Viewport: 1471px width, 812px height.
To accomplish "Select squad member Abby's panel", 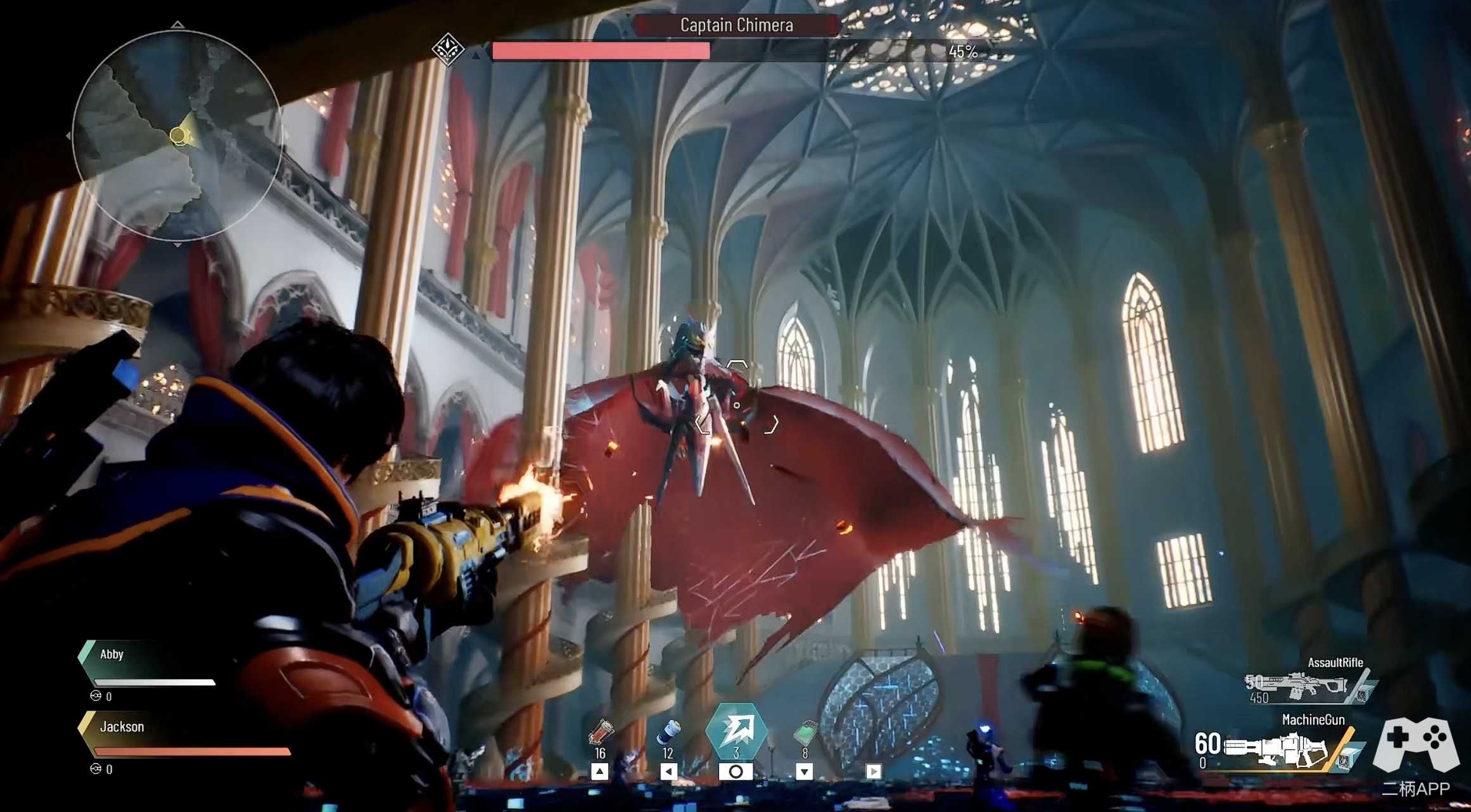I will 149,668.
